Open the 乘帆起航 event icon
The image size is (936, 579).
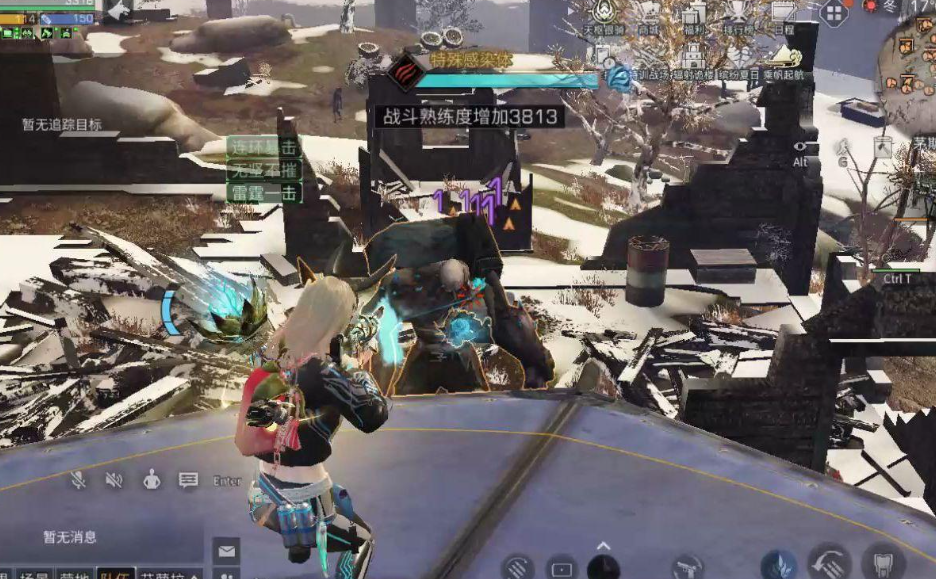coord(786,64)
